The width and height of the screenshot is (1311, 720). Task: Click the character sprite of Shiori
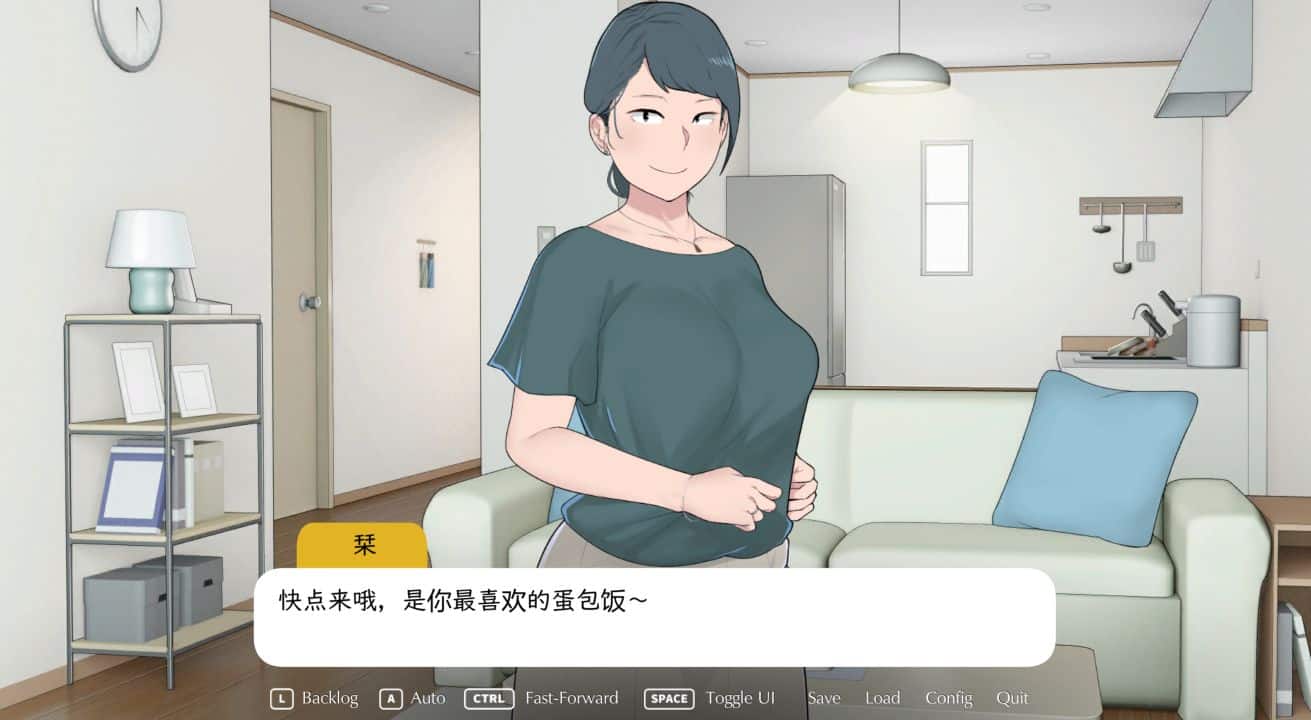650,300
